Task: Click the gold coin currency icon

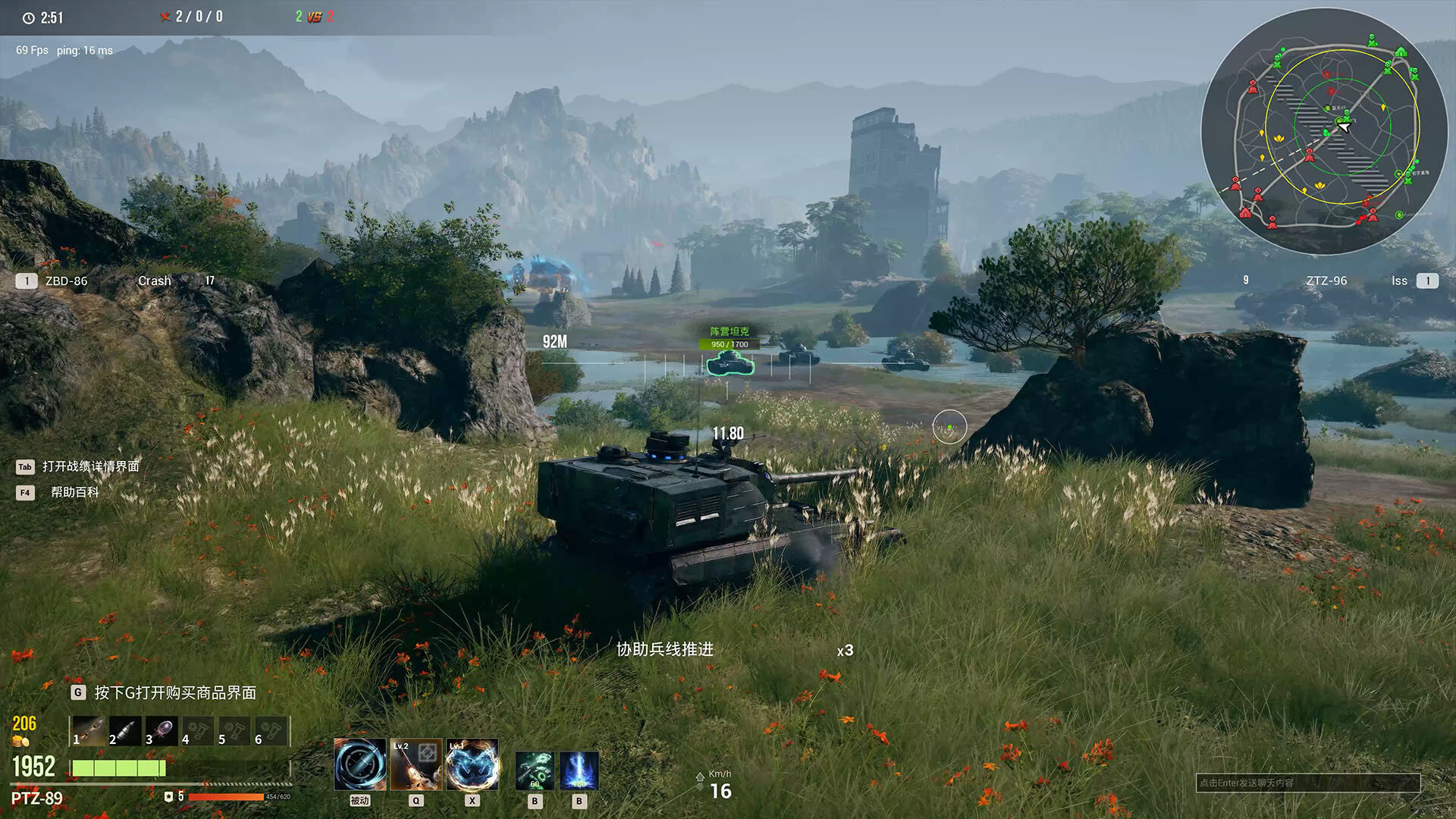Action: click(x=20, y=742)
